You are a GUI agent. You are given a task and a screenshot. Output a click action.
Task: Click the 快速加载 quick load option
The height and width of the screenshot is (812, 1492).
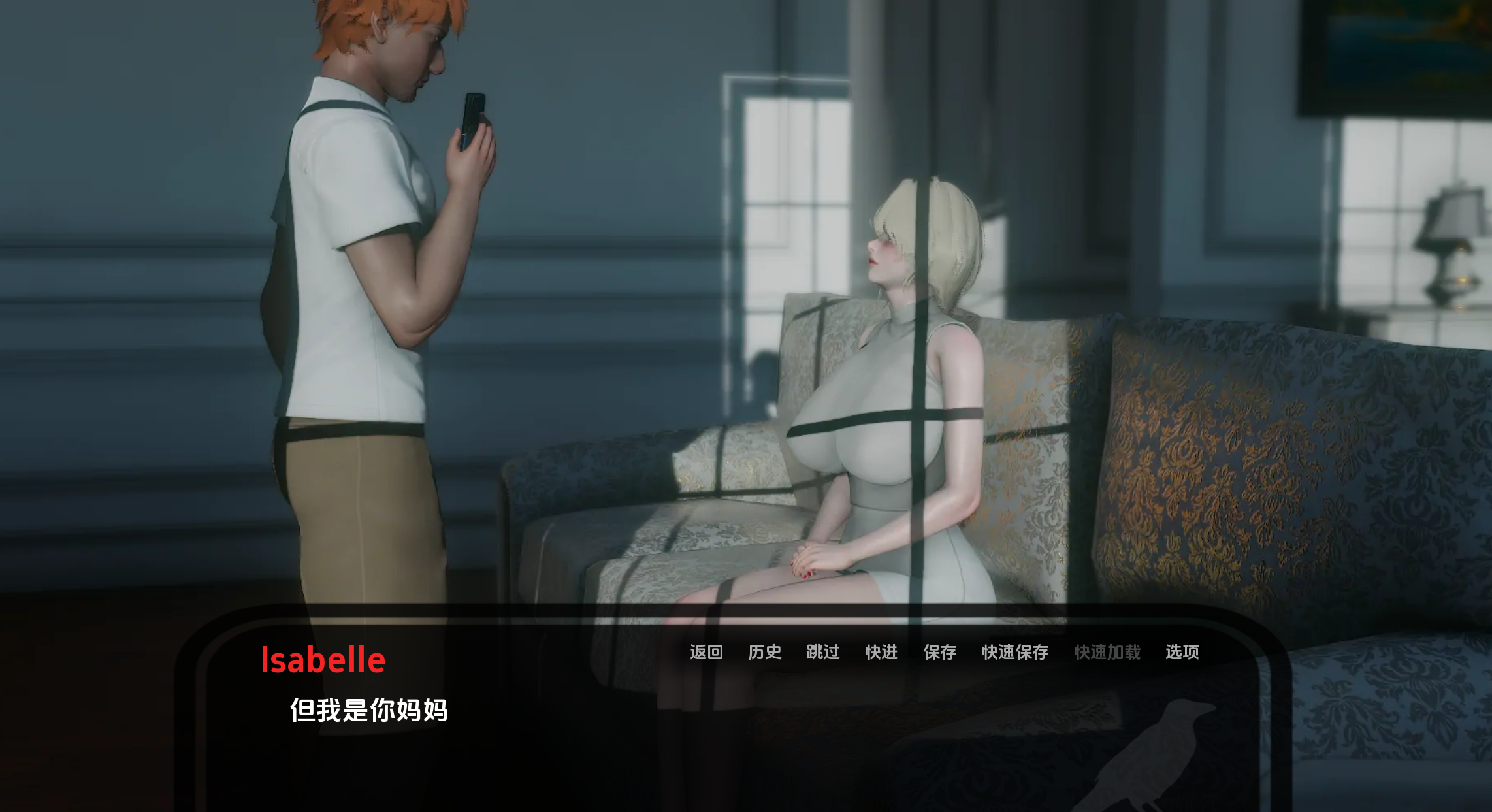point(1107,653)
